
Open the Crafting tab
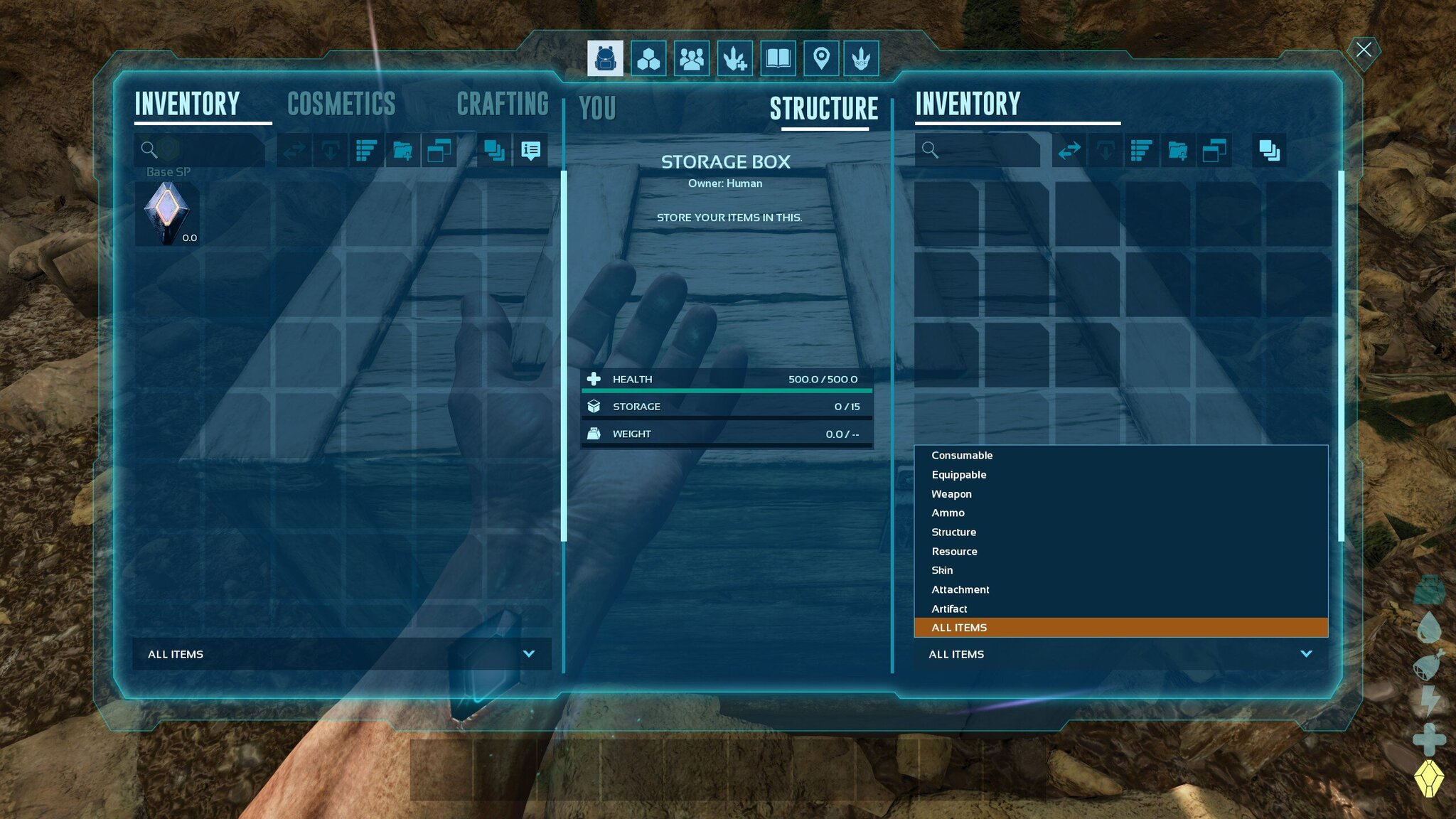coord(502,105)
